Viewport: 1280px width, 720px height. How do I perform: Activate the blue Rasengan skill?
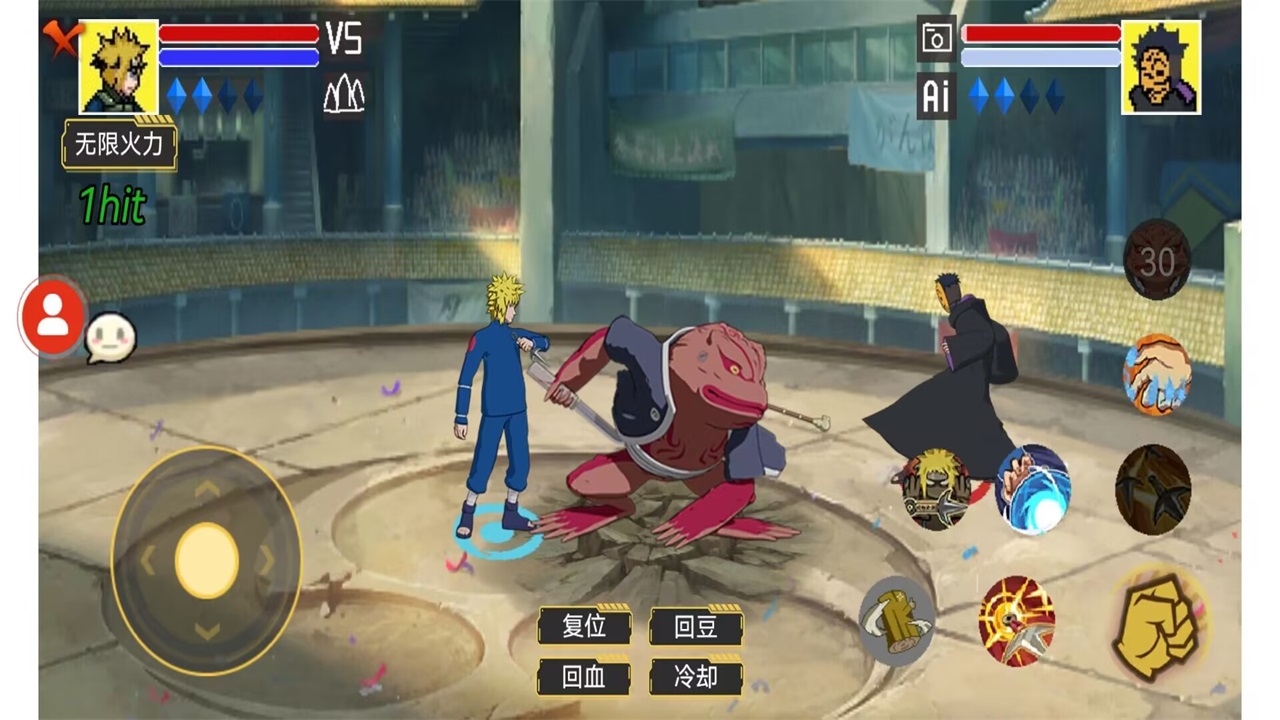coord(1033,488)
